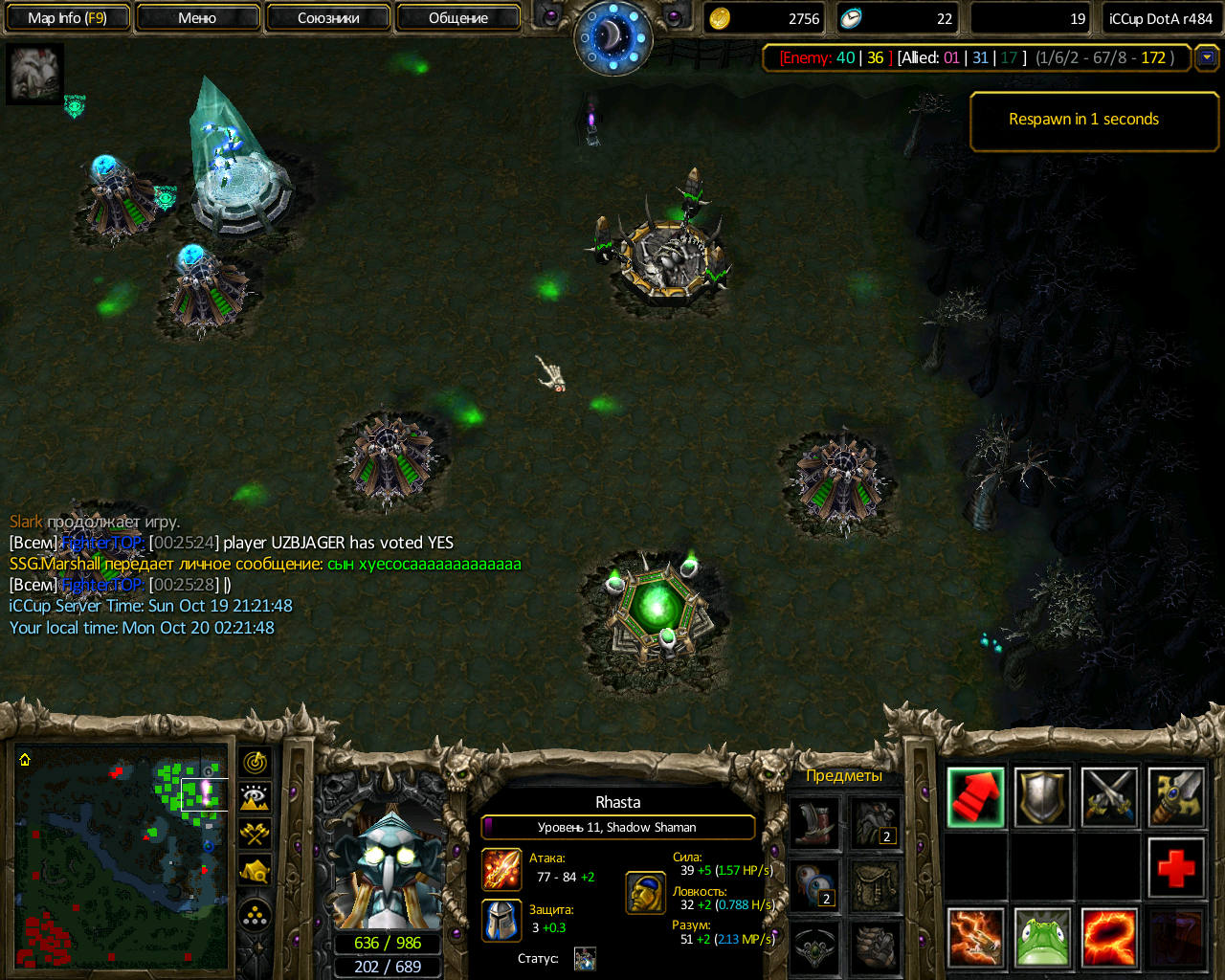The image size is (1225, 980).
Task: Use the fiery ring Shackles ability
Action: [1109, 938]
